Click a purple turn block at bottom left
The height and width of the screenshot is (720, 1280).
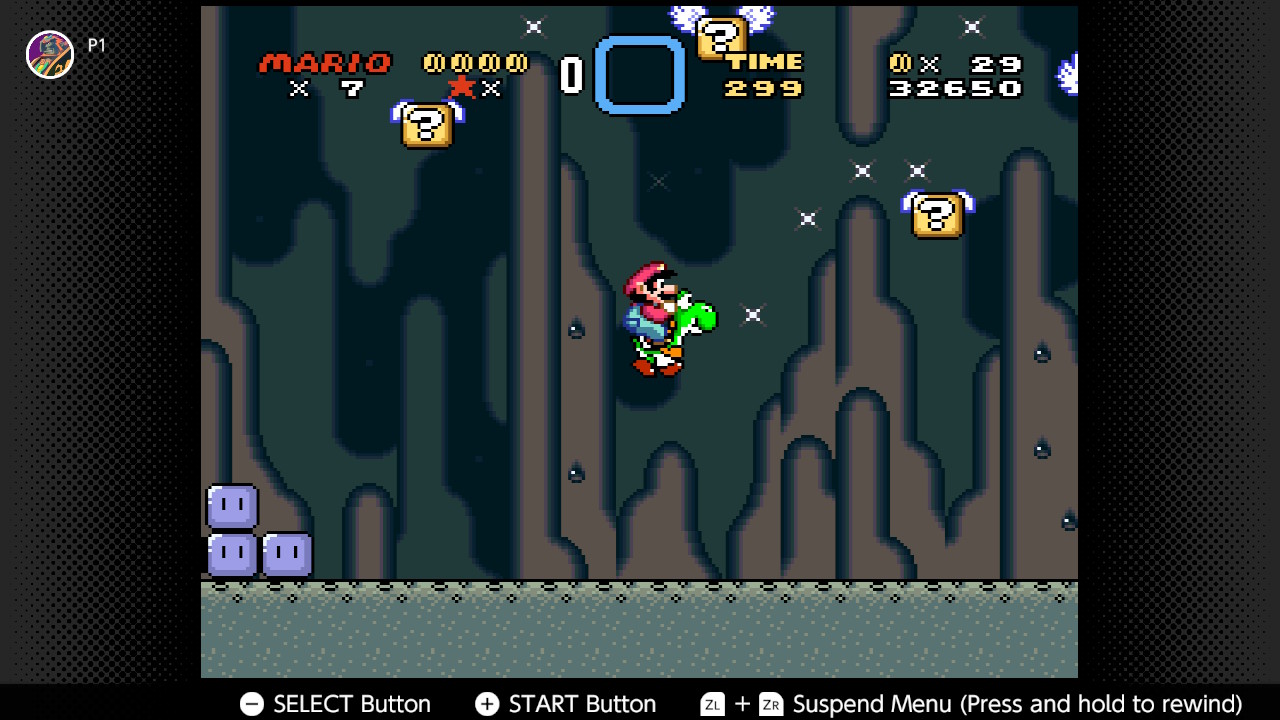click(232, 508)
